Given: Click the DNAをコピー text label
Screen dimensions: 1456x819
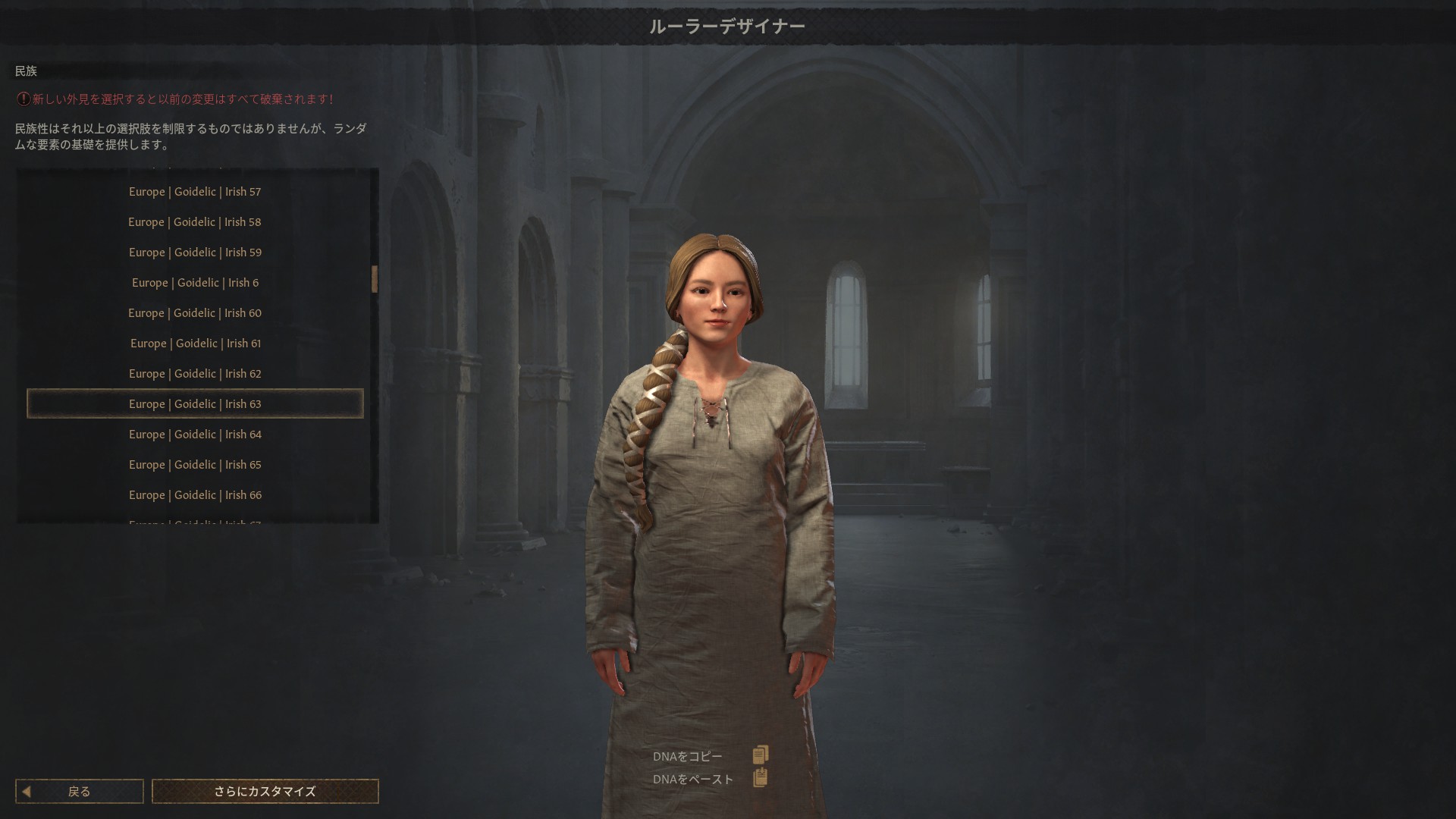Looking at the screenshot, I should 687,755.
